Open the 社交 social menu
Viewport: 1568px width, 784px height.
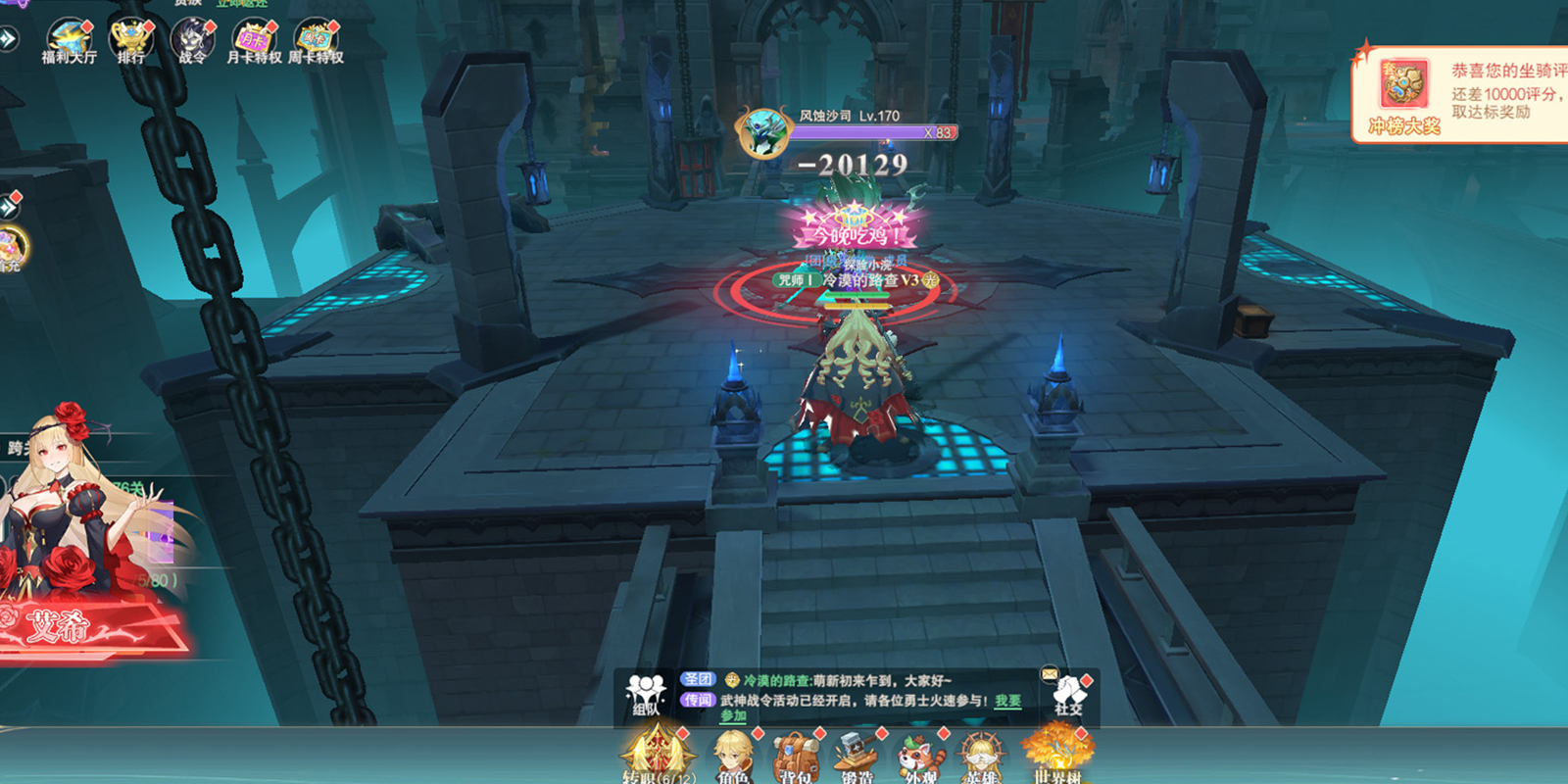pyautogui.click(x=1068, y=694)
